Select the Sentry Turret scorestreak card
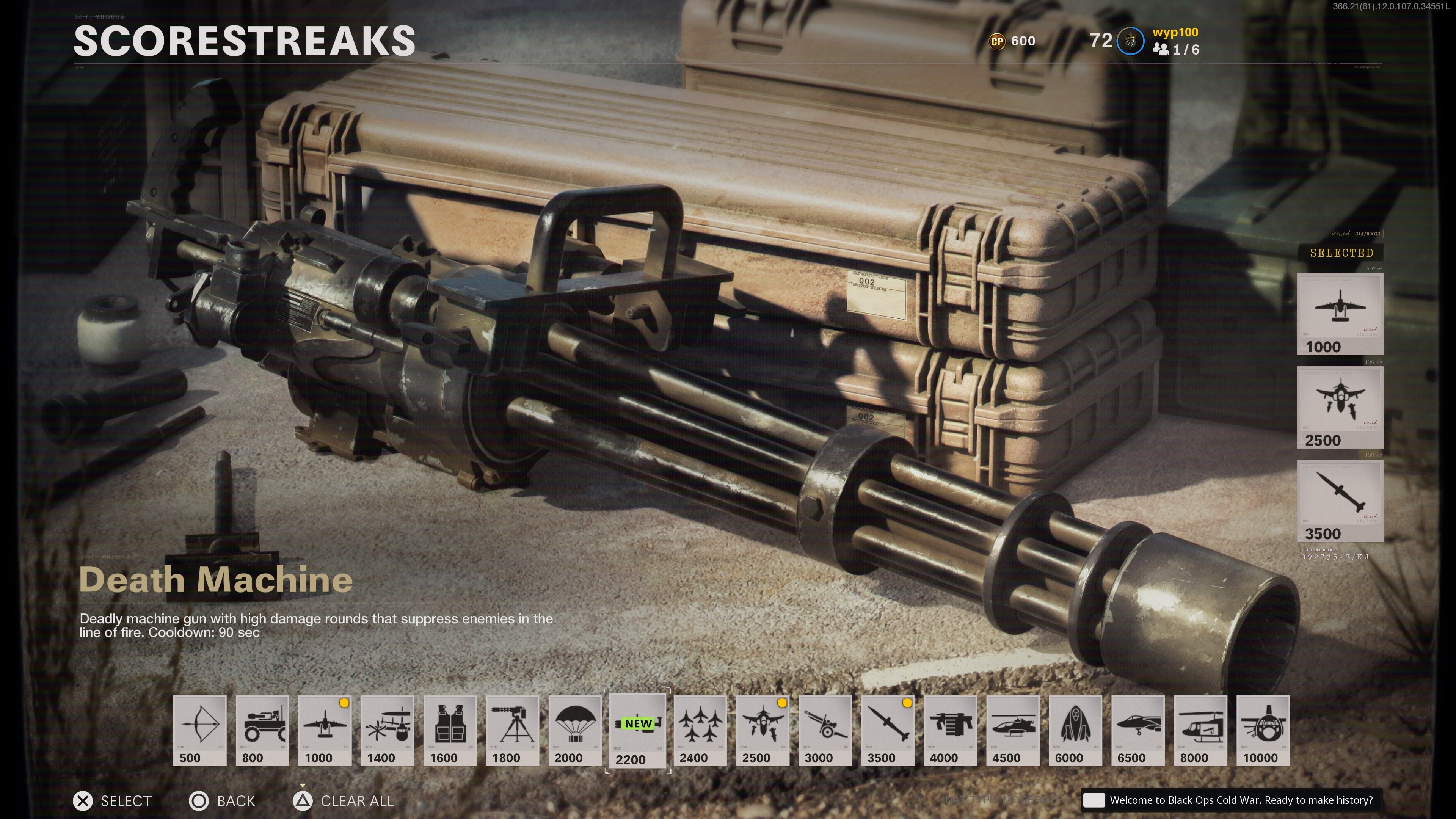The image size is (1456, 819). [x=513, y=730]
